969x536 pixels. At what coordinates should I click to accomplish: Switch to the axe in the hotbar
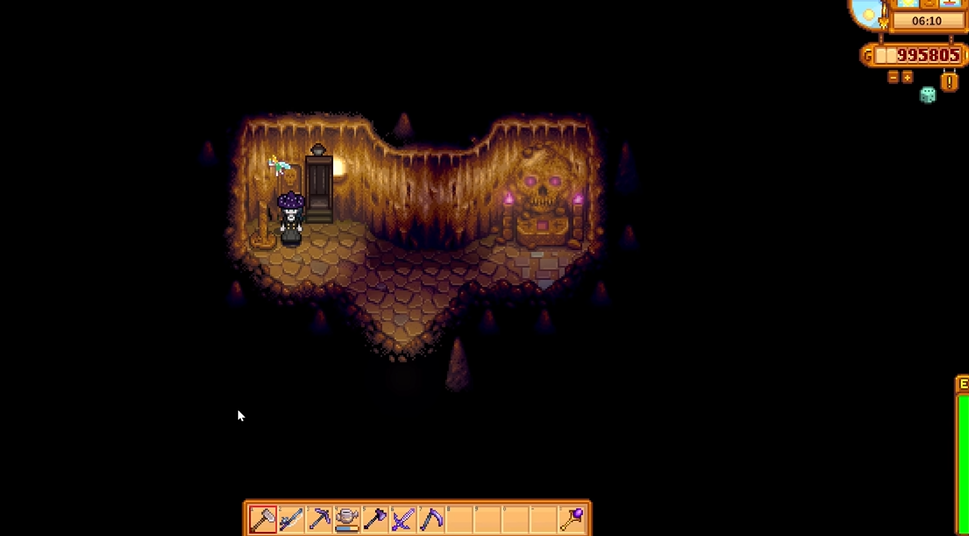pos(375,519)
